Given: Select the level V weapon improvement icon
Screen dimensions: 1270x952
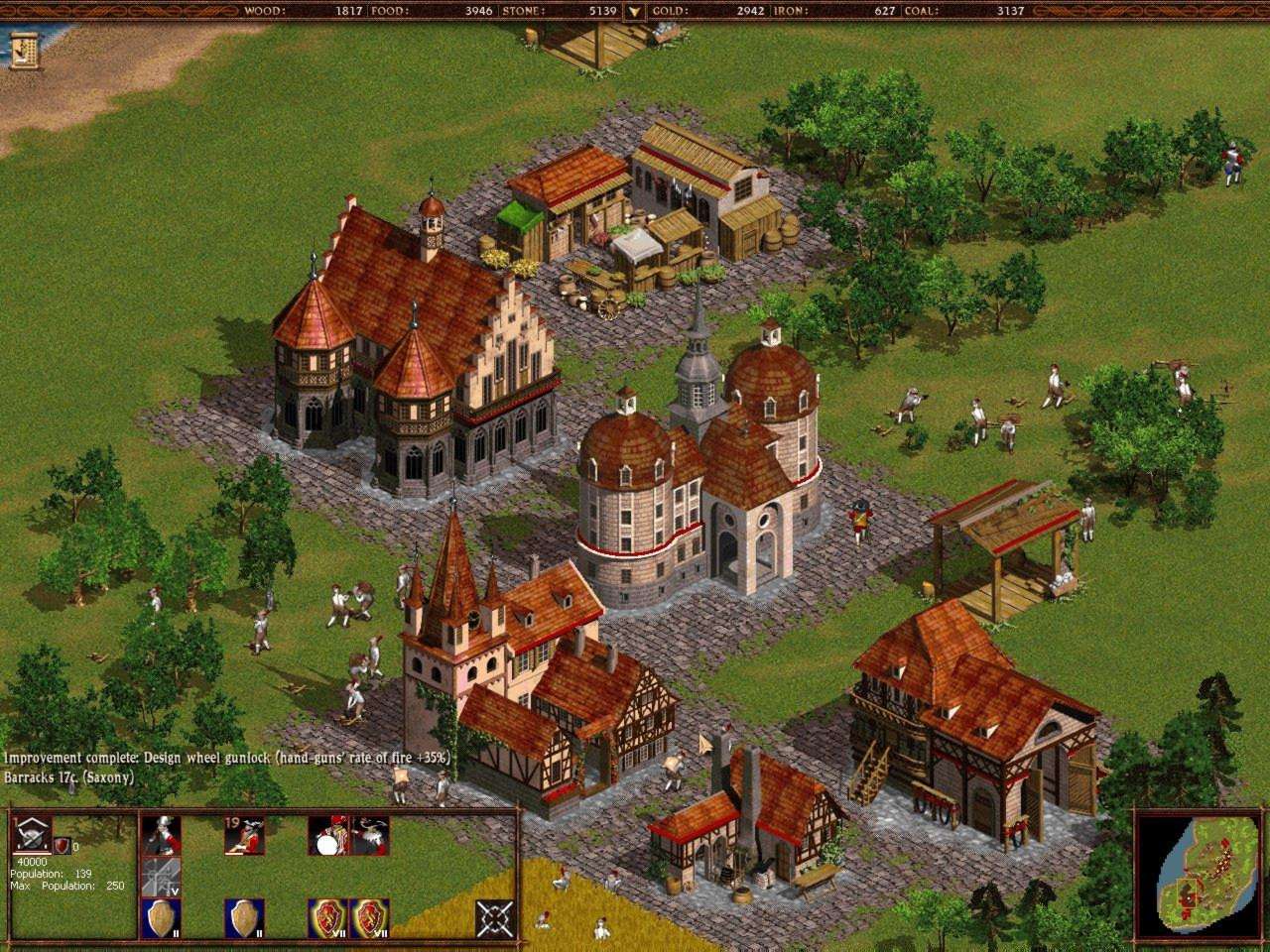Looking at the screenshot, I should coord(161,876).
